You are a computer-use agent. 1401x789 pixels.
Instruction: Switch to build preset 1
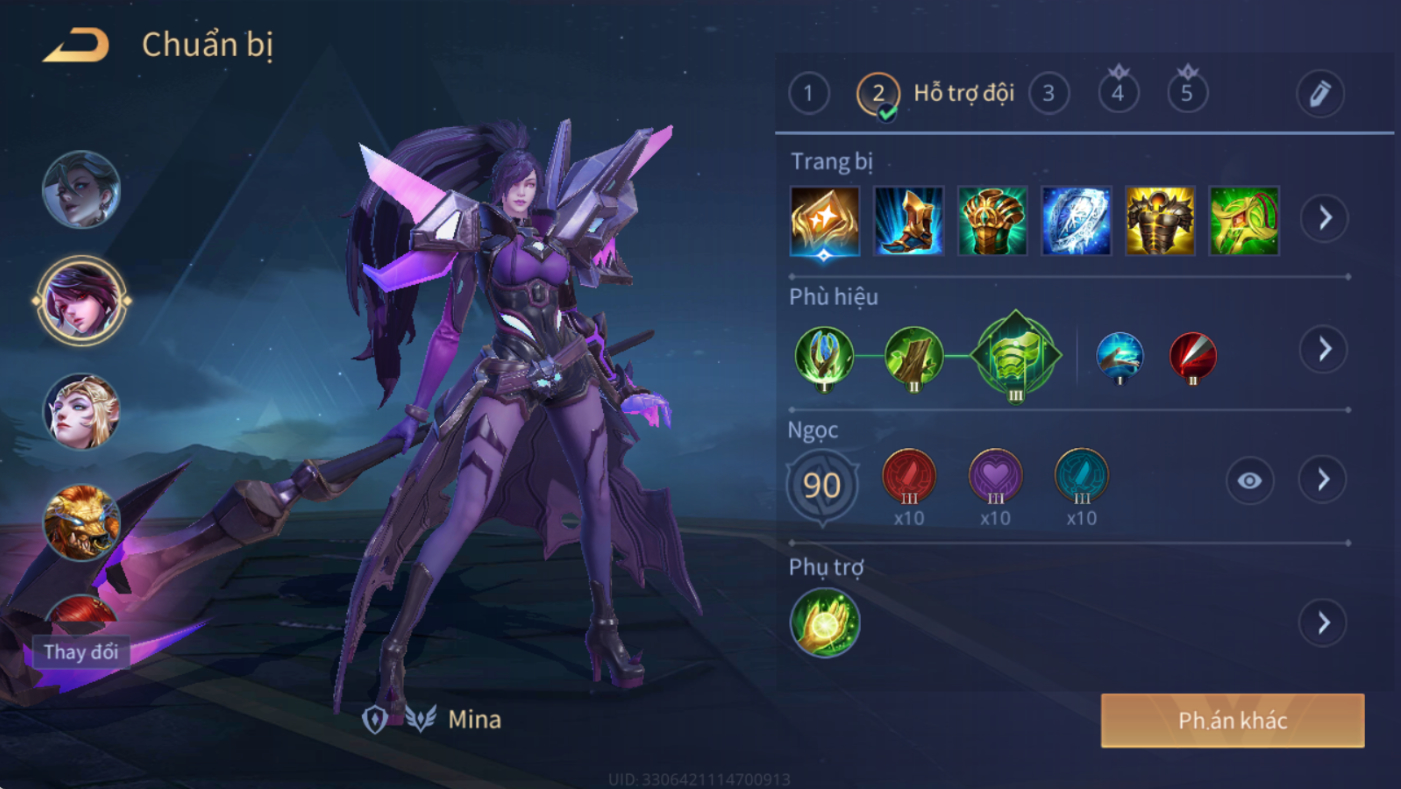(x=808, y=94)
